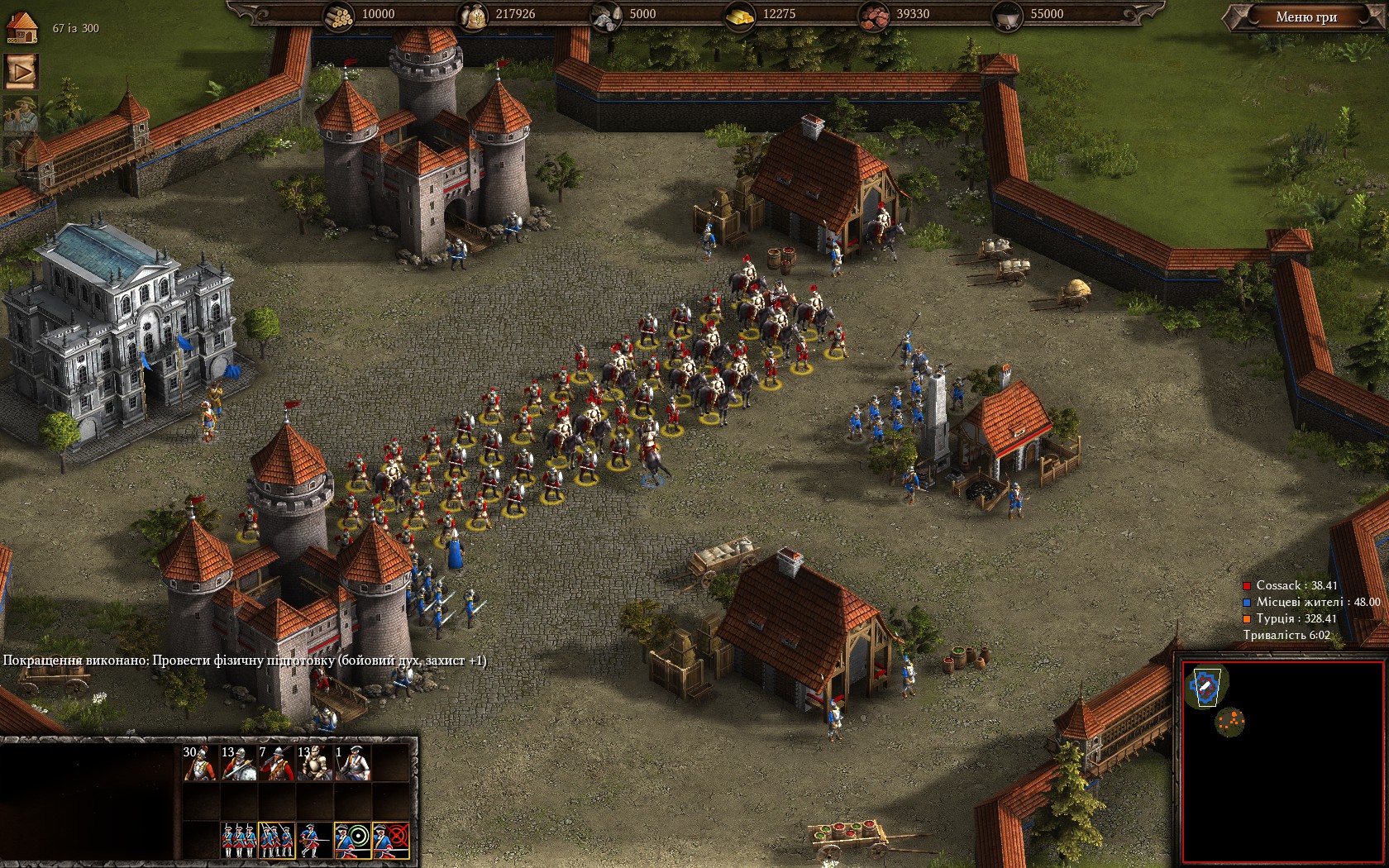Click the scroll with play arrow icon

tap(21, 72)
